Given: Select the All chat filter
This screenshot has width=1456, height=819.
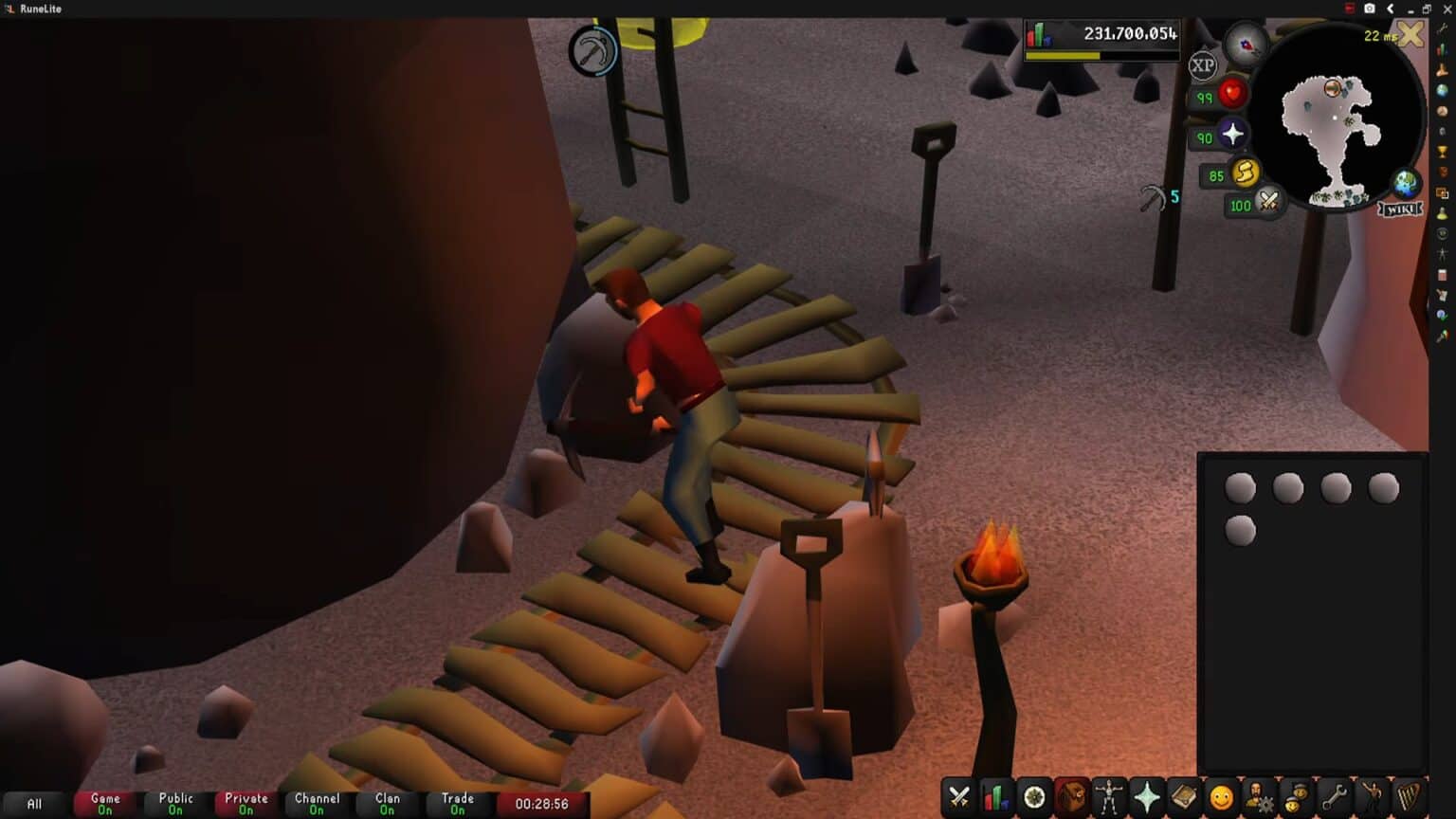Looking at the screenshot, I should [33, 803].
